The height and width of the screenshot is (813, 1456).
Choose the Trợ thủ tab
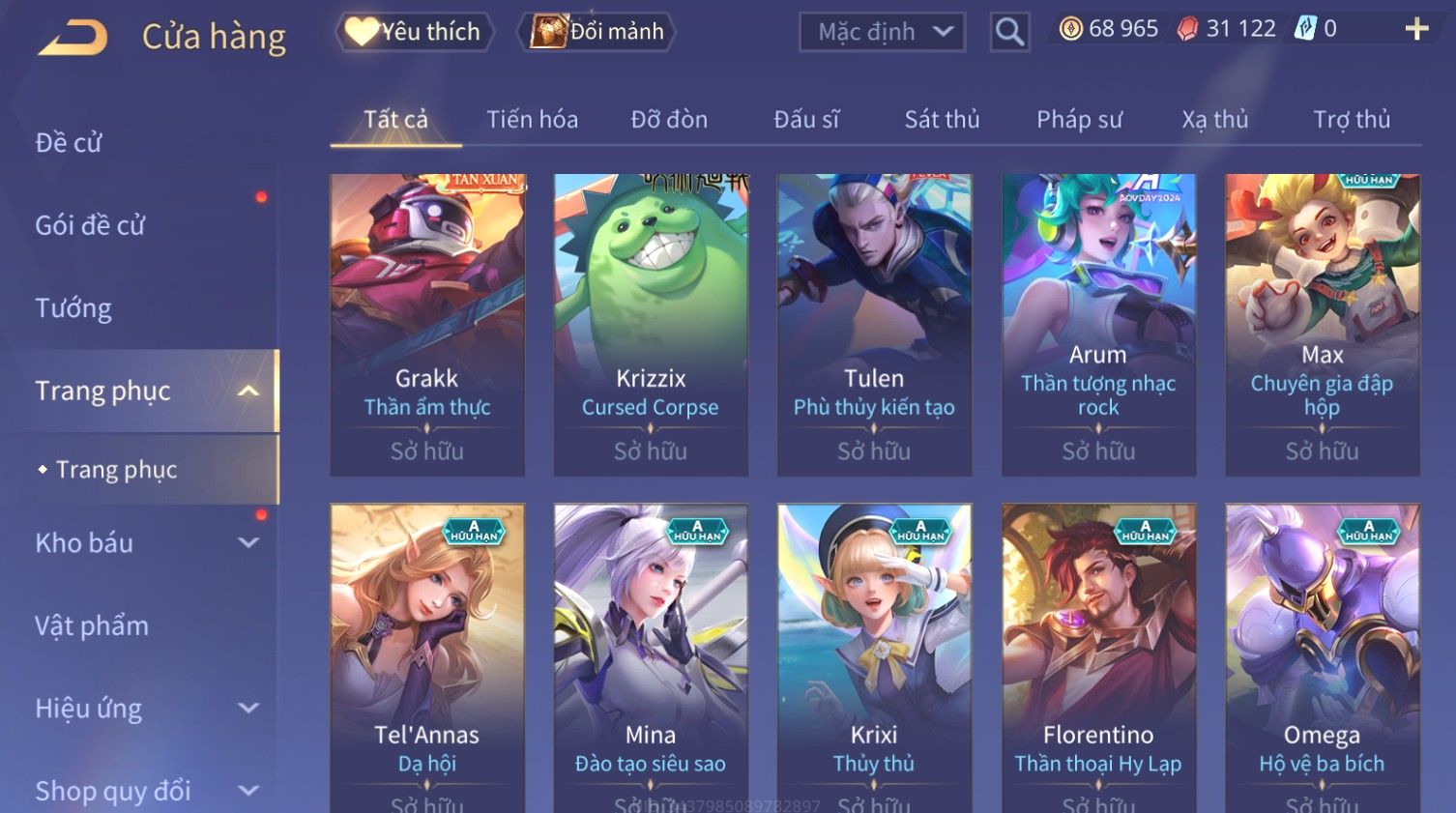1351,120
